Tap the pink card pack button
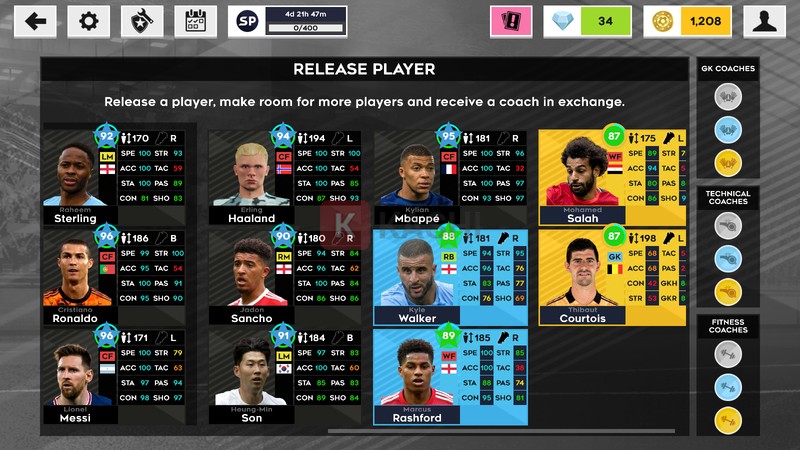The image size is (800, 450). 510,21
